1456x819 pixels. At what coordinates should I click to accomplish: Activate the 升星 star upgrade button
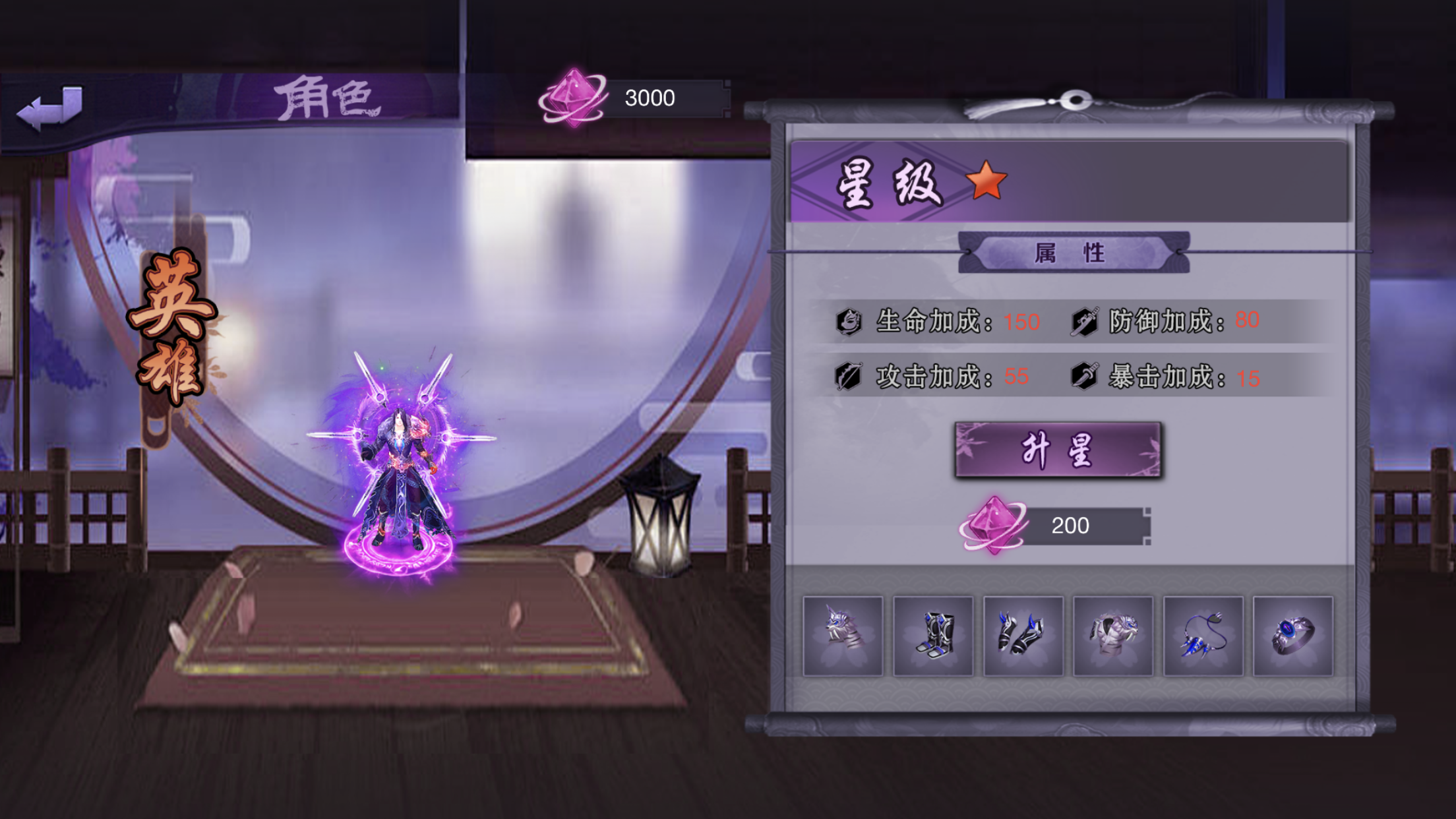tap(1058, 450)
